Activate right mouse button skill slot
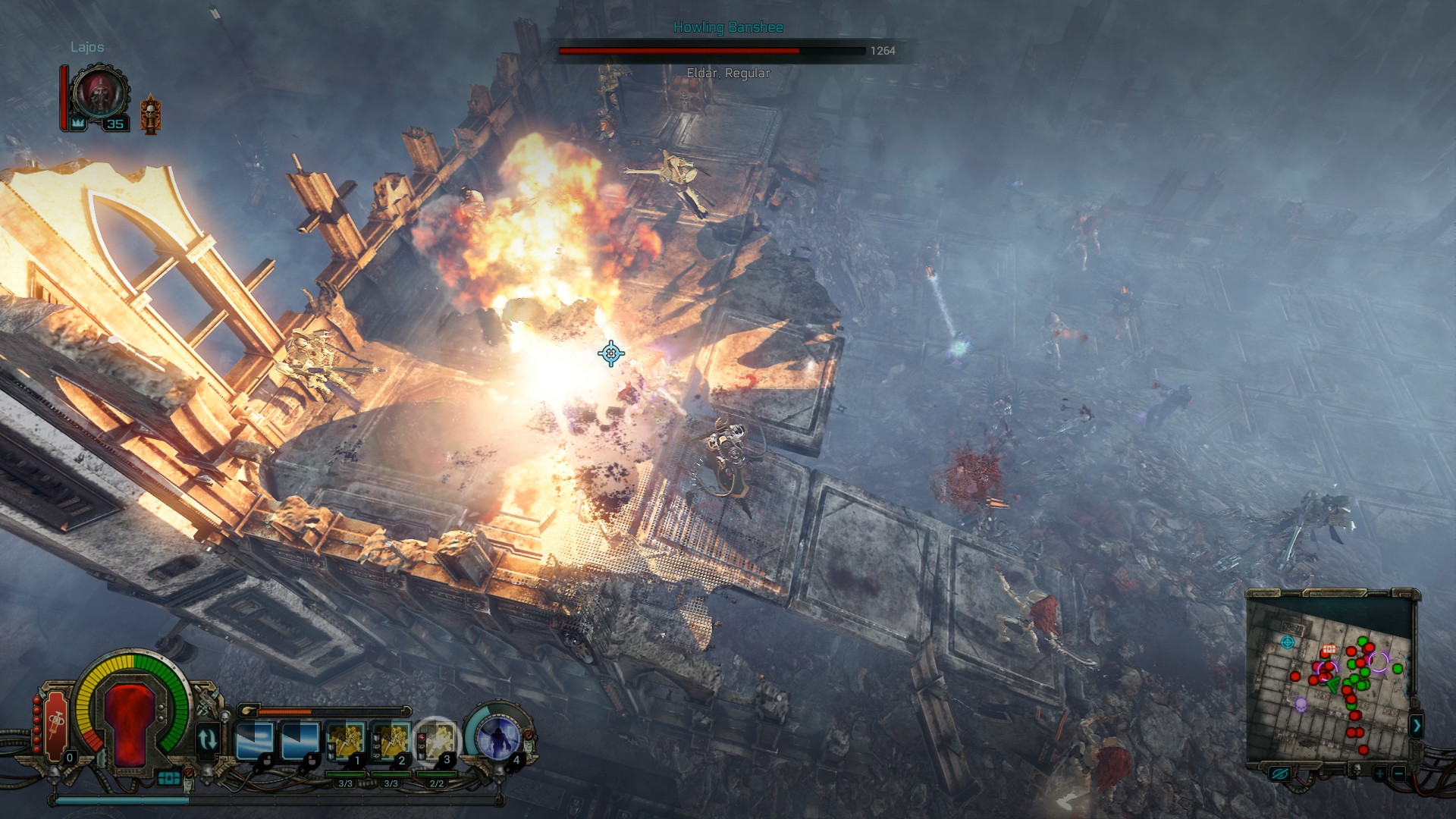The height and width of the screenshot is (819, 1456). click(x=300, y=740)
